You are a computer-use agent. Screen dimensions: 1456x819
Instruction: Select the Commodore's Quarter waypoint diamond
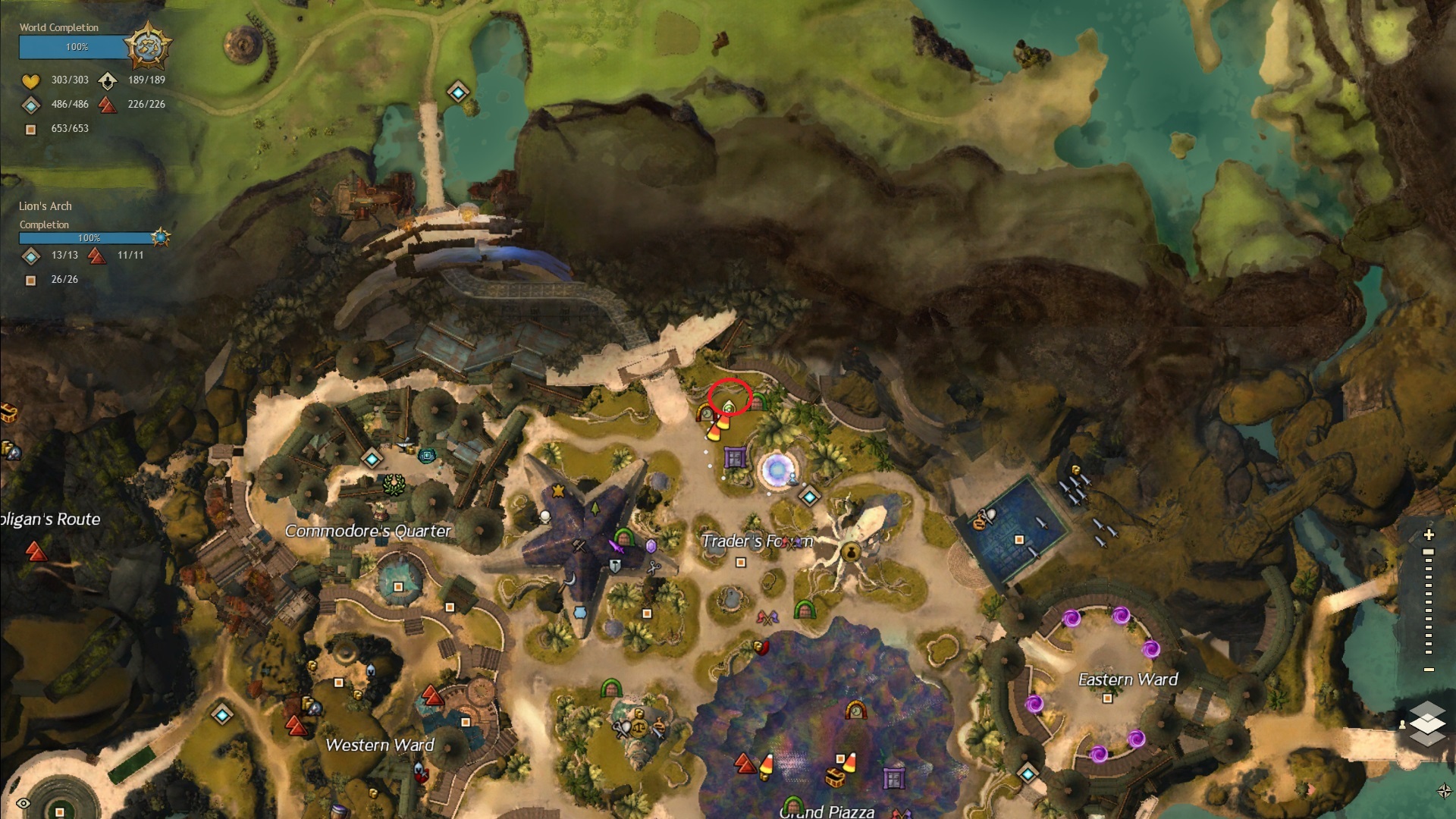click(372, 459)
